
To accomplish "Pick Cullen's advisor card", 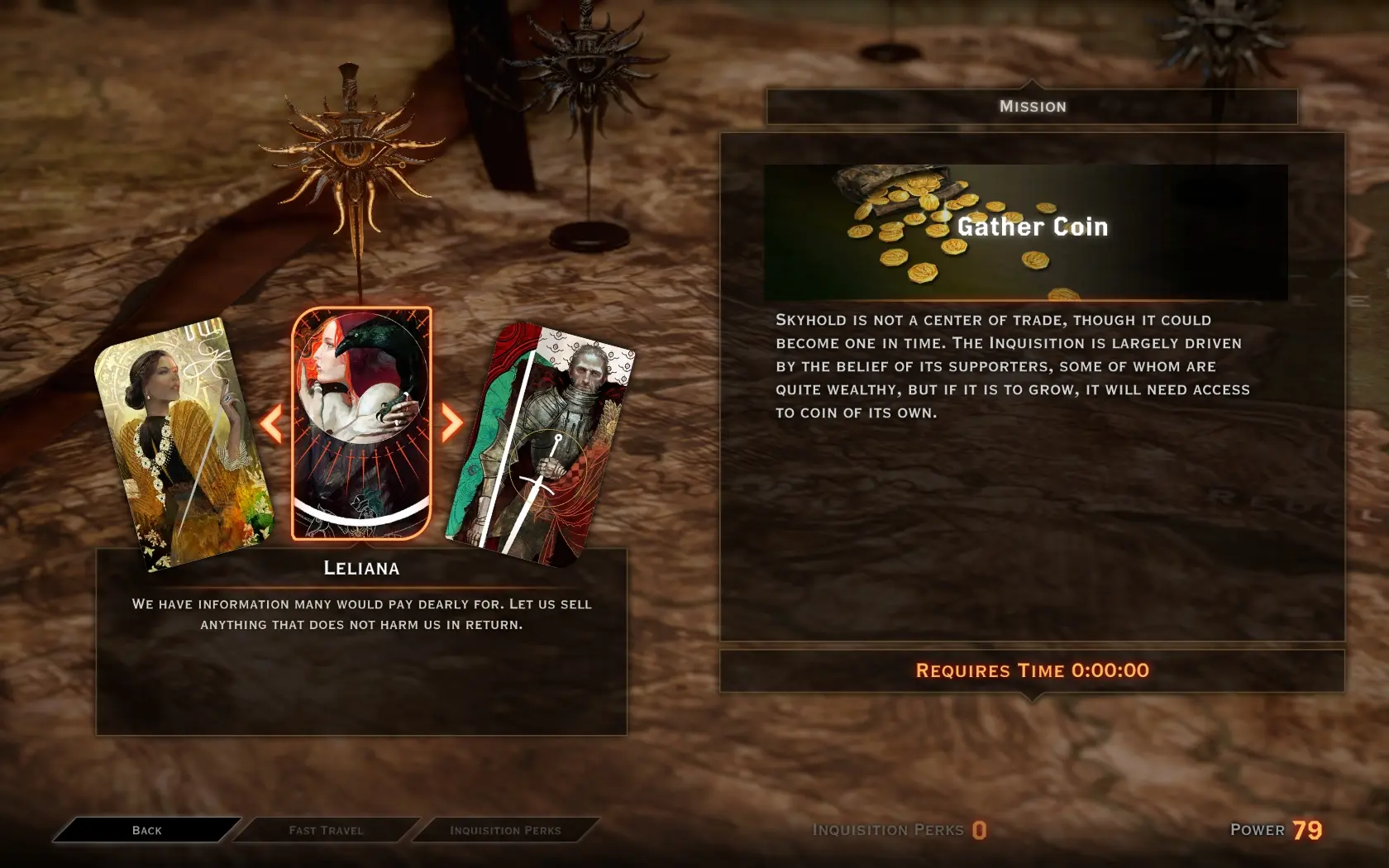I will 541,445.
